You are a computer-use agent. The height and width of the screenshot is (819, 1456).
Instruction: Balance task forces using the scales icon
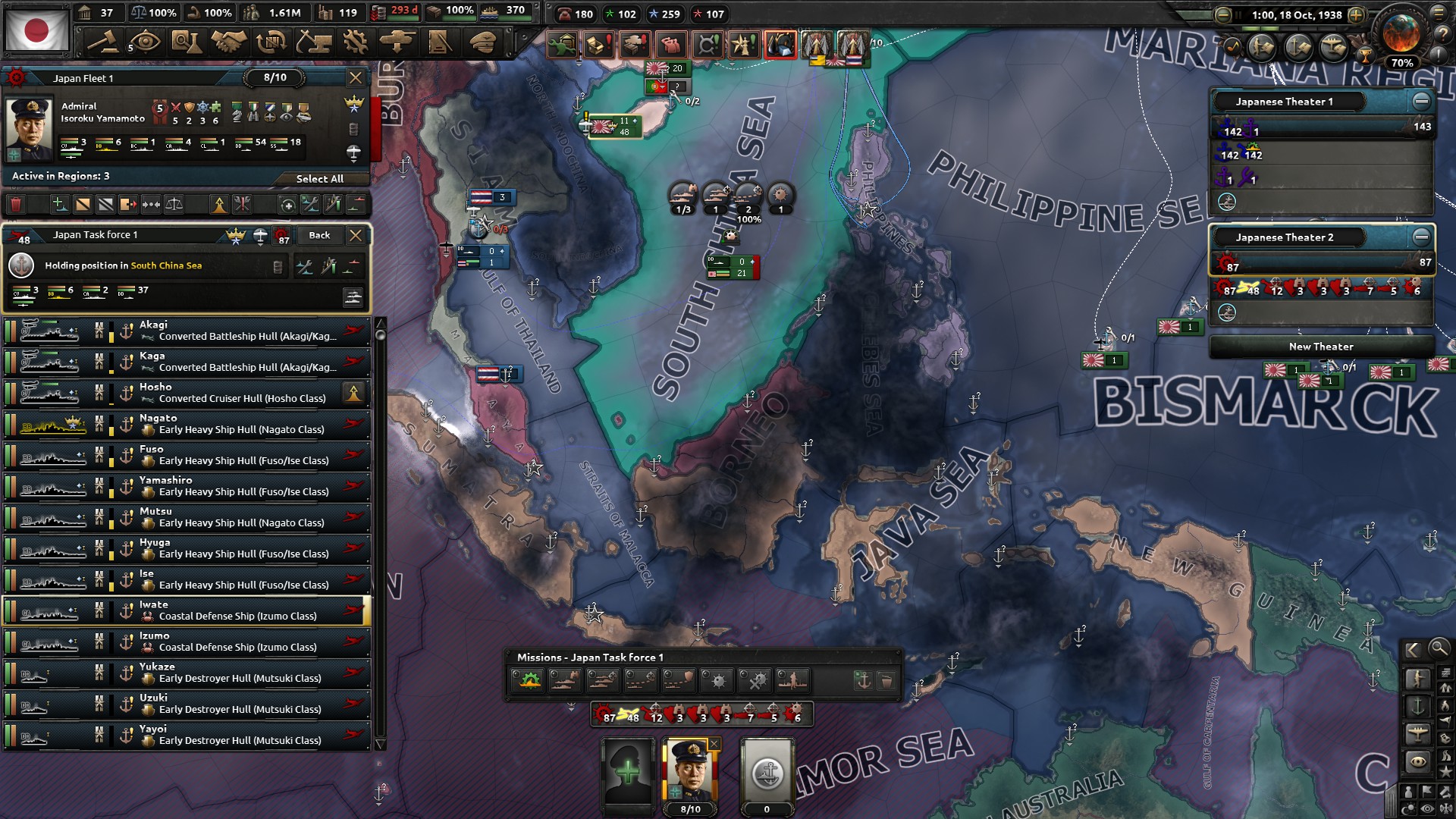pos(174,204)
